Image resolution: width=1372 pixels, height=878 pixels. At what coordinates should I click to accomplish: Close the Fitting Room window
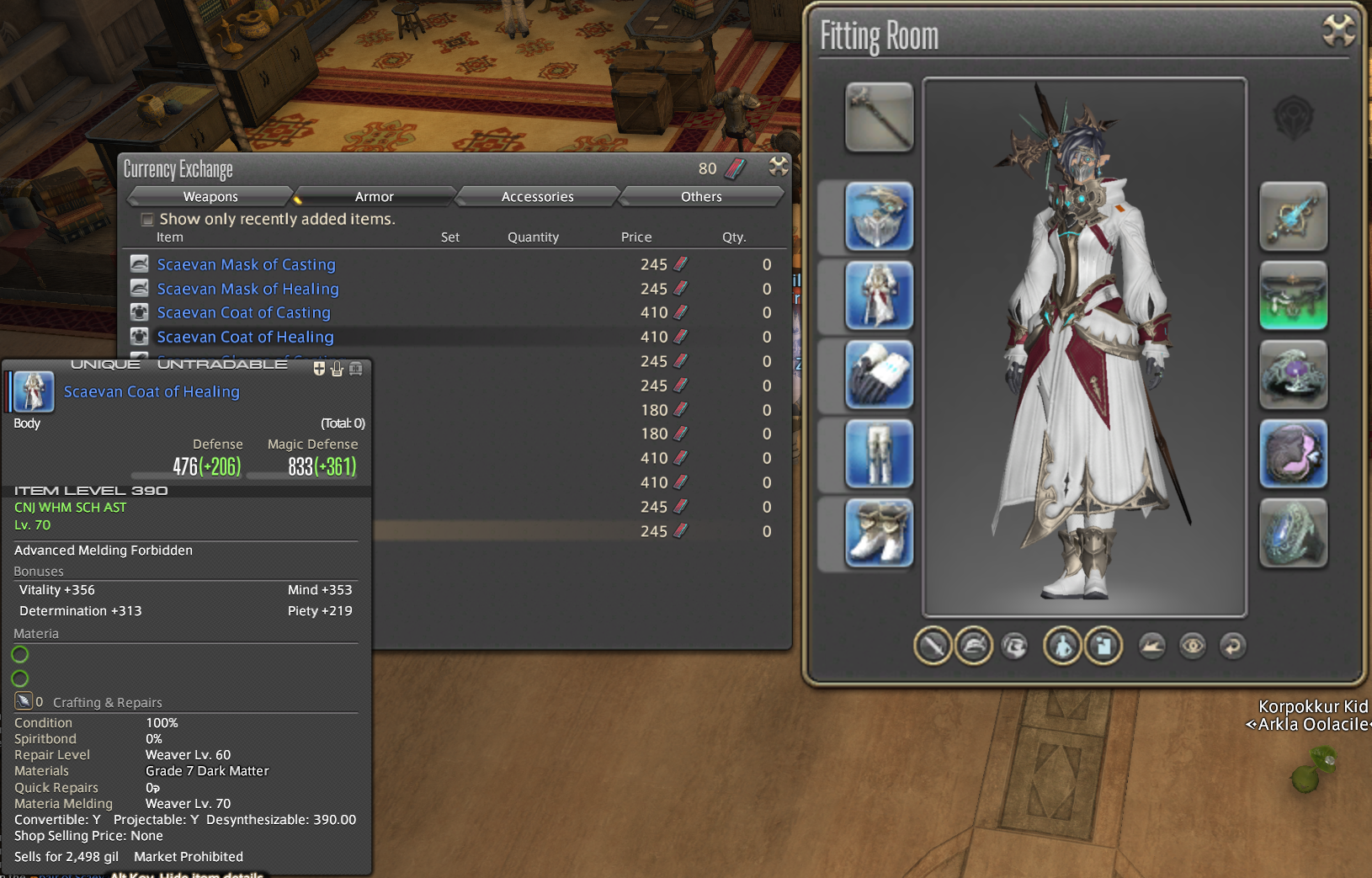tap(1337, 31)
